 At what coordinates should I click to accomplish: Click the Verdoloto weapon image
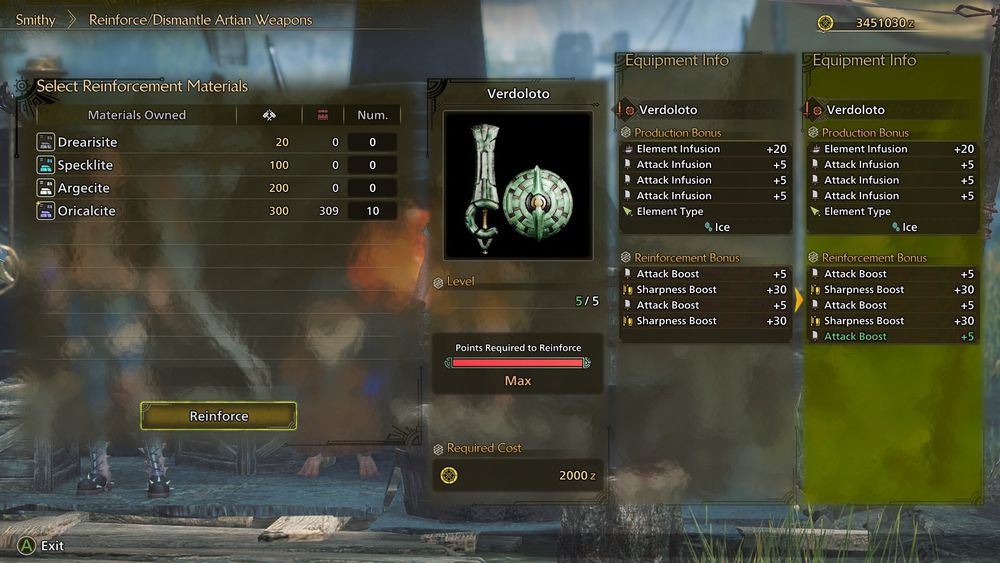click(x=518, y=185)
